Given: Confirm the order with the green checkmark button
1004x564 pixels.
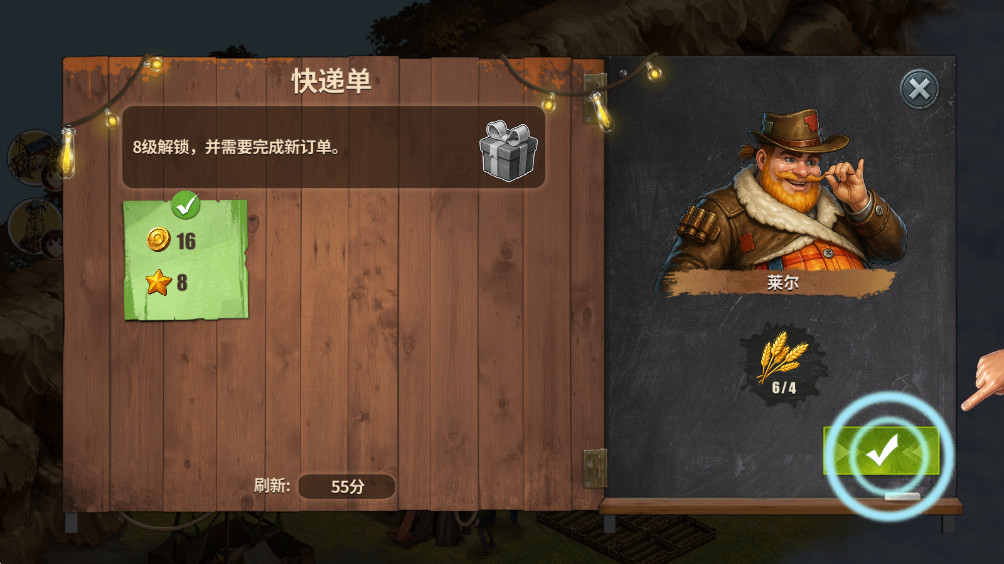Looking at the screenshot, I should [881, 452].
